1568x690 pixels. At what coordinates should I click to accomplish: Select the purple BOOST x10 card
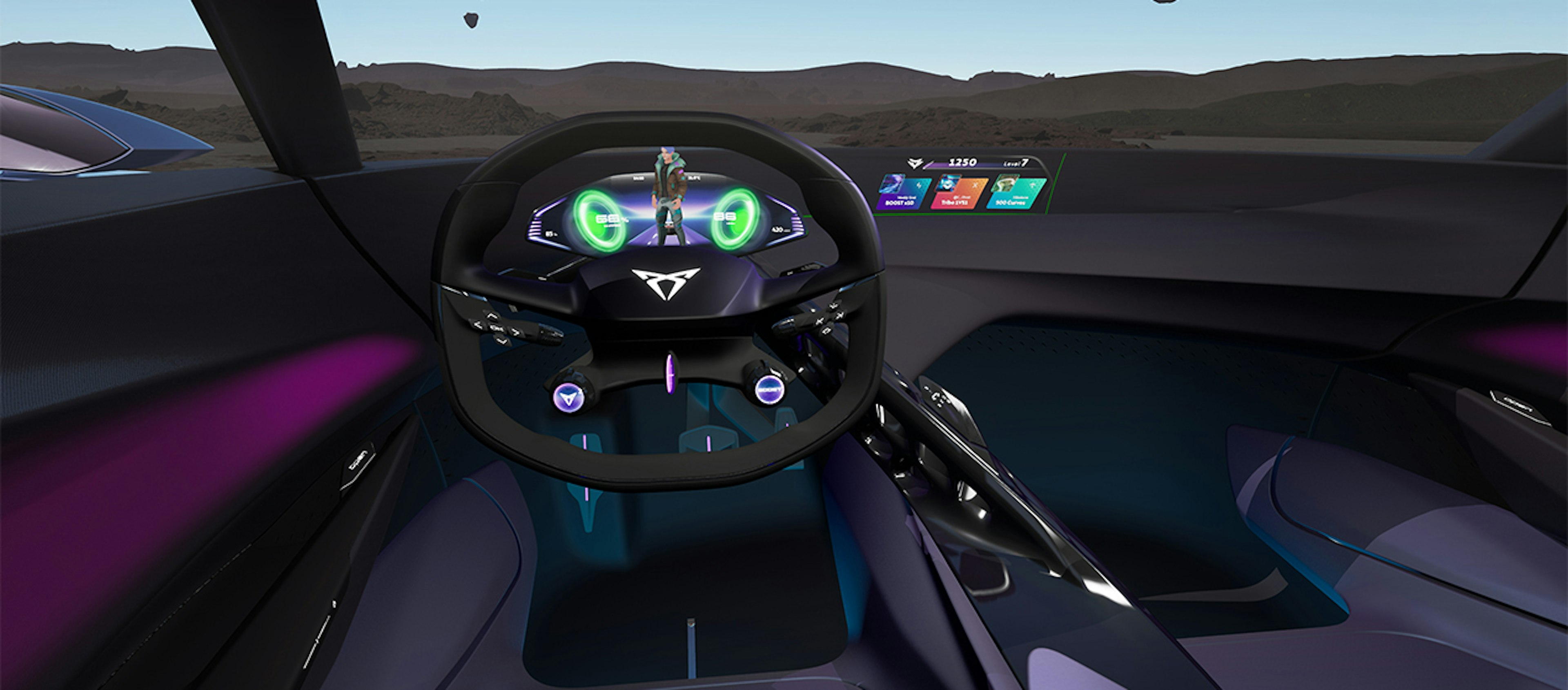tap(903, 193)
